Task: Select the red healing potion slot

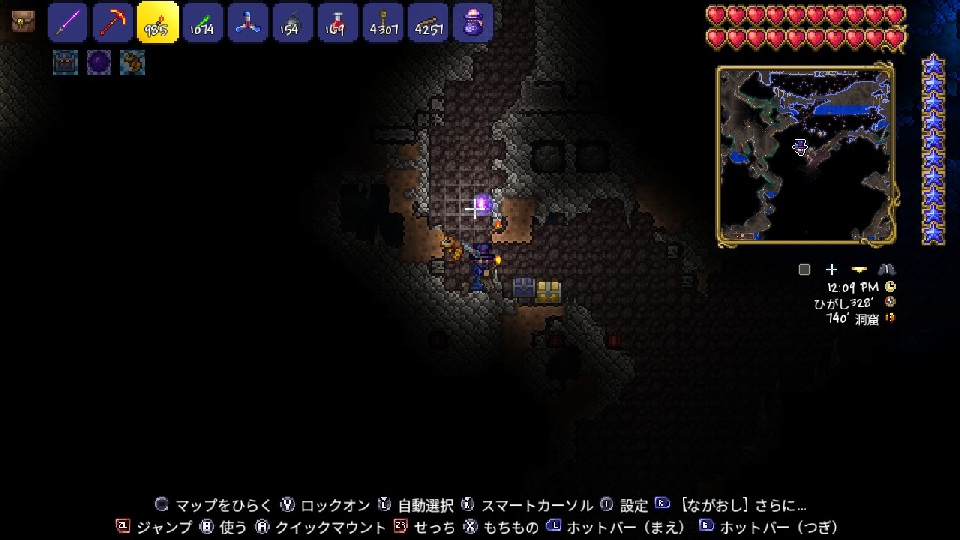Action: [x=337, y=22]
